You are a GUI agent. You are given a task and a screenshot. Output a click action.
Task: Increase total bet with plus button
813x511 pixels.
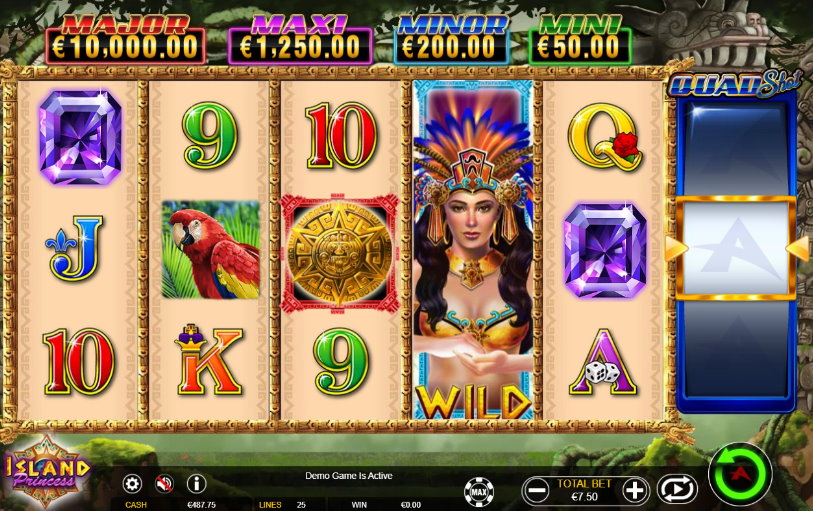click(x=635, y=490)
